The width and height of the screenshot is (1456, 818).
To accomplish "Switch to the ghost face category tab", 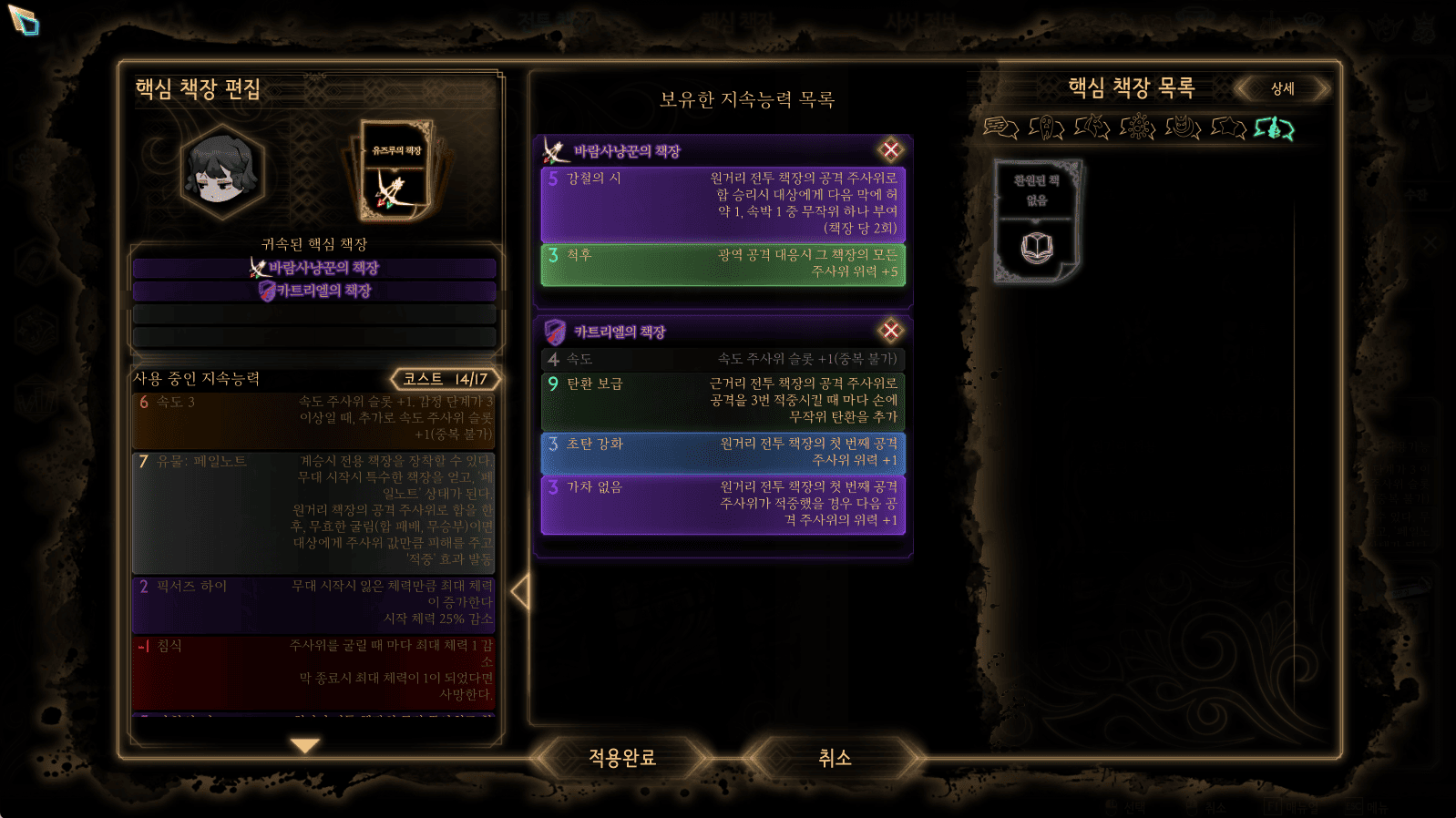I will (1046, 128).
